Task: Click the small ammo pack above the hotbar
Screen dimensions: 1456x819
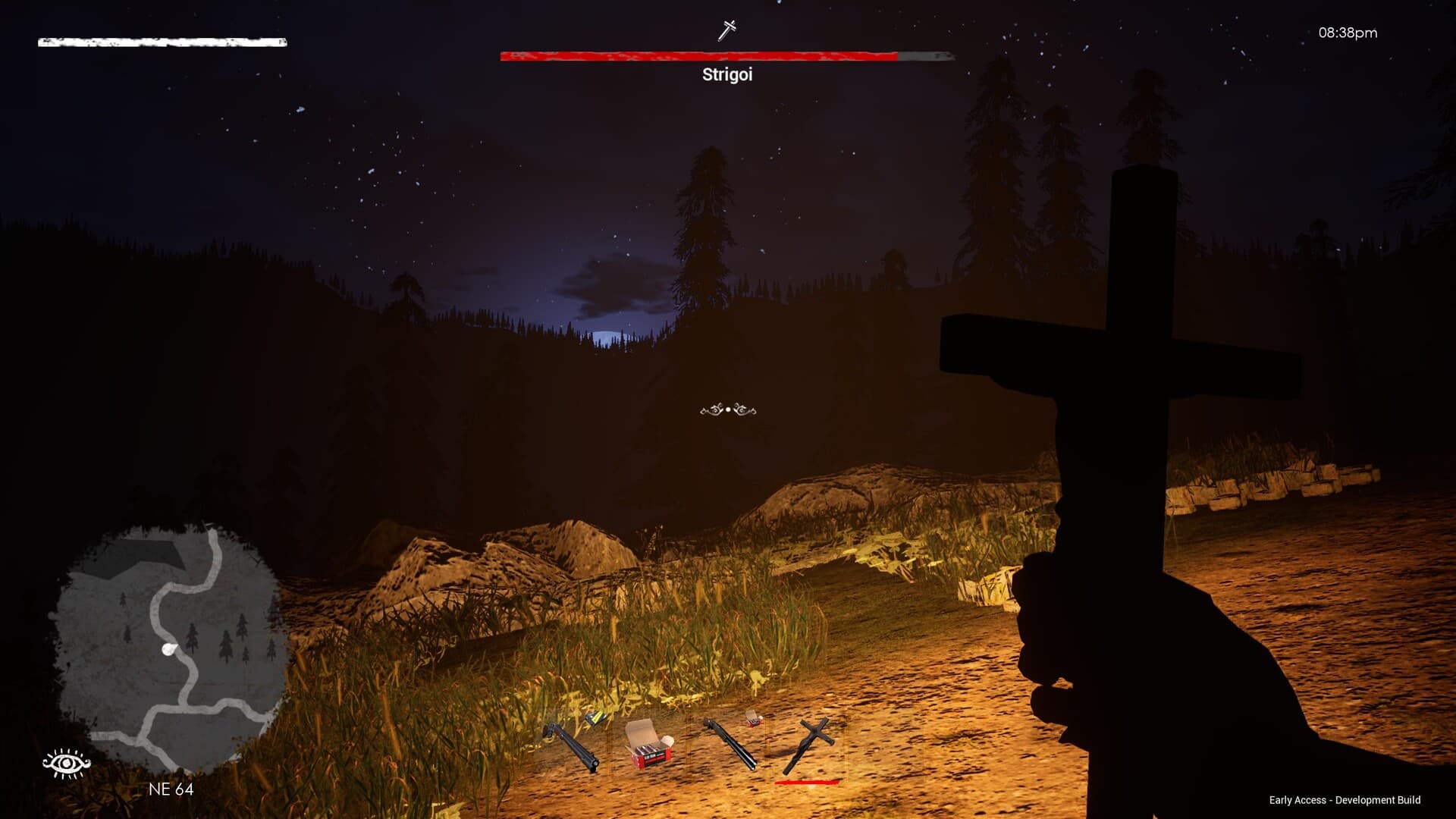Action: coord(753,720)
